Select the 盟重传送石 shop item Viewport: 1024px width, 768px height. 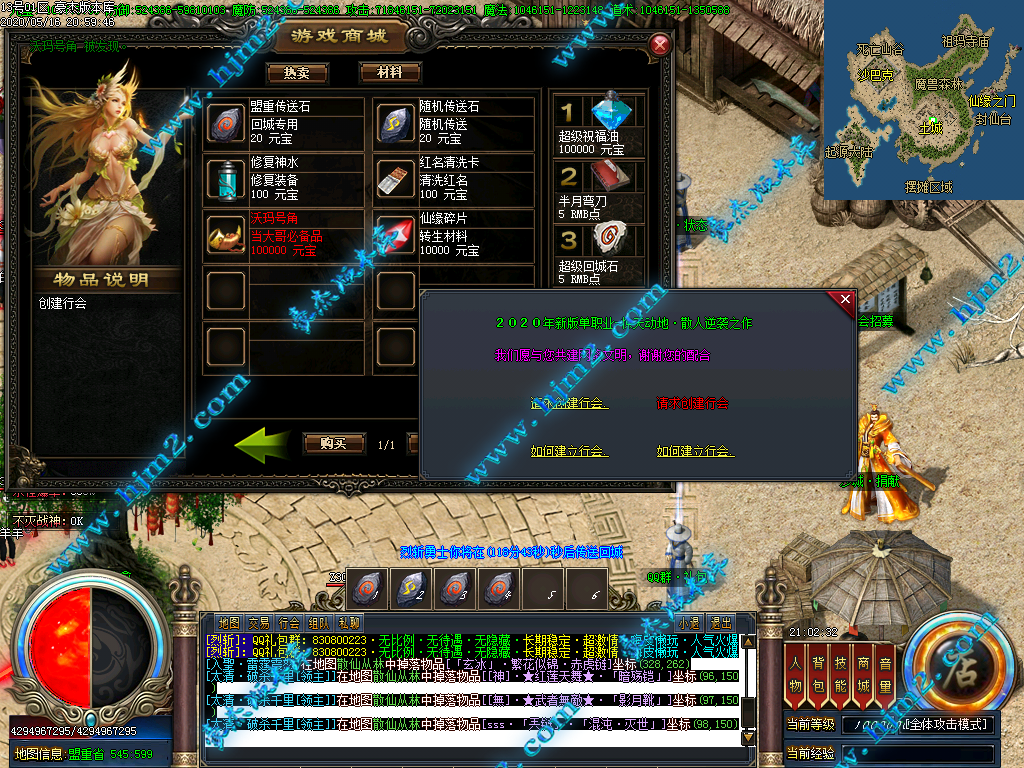(226, 123)
